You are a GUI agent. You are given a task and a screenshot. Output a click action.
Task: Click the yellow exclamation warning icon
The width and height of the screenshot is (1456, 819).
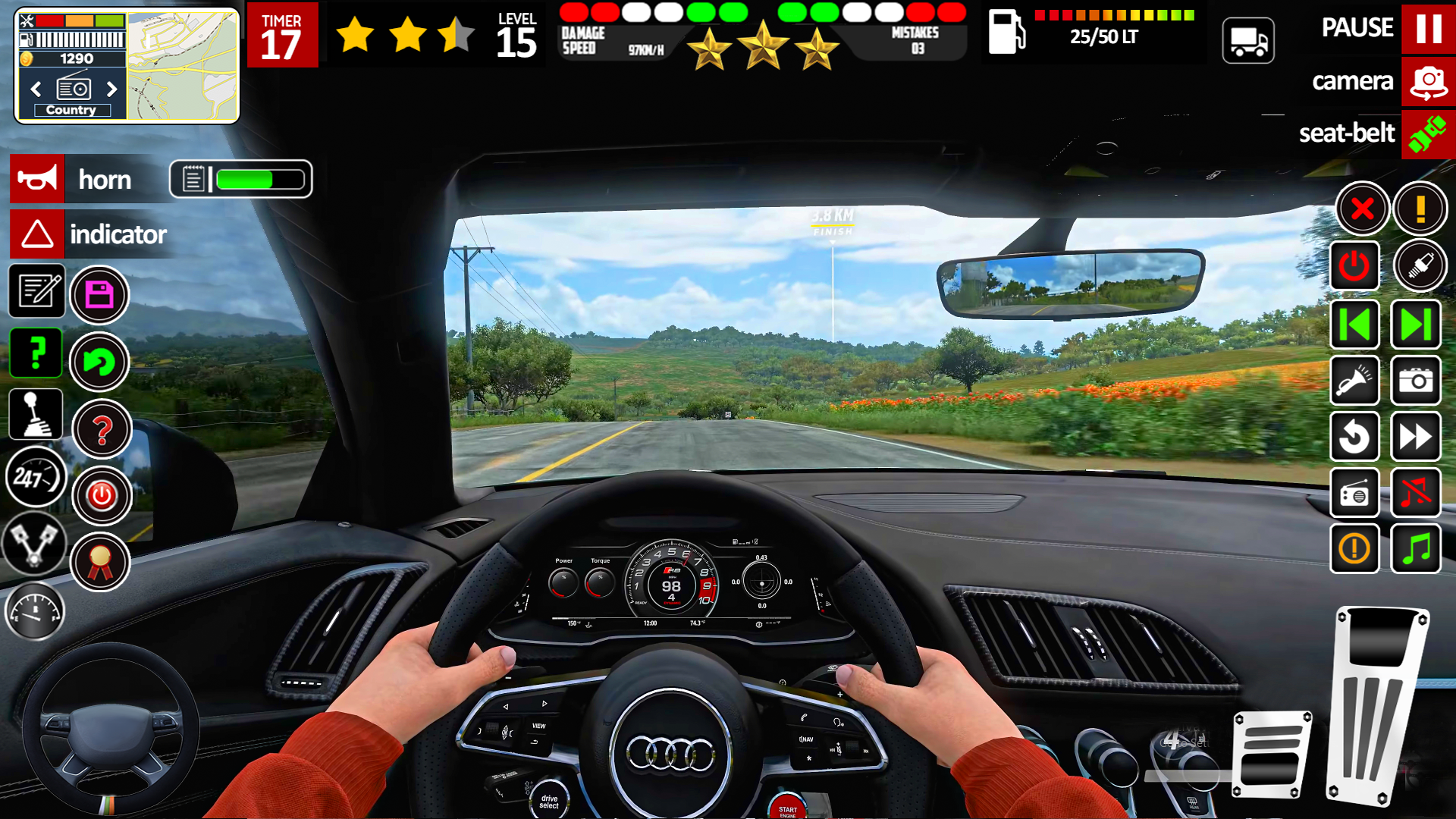point(1420,209)
